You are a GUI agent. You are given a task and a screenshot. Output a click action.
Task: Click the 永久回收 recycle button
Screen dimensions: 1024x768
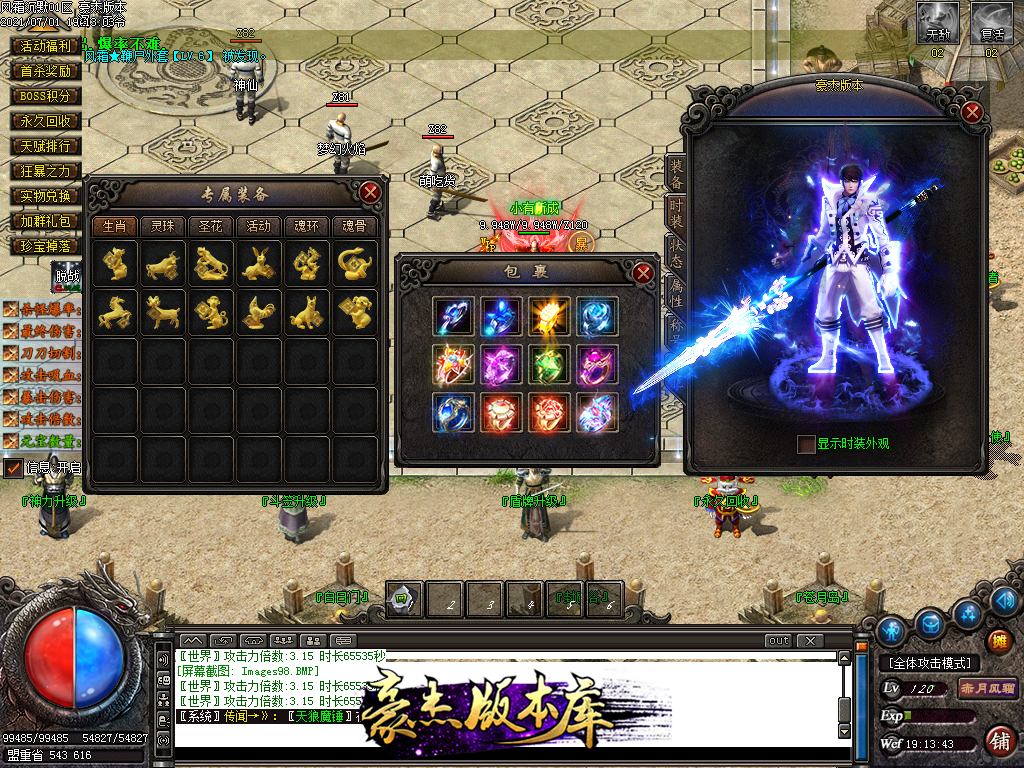point(46,121)
